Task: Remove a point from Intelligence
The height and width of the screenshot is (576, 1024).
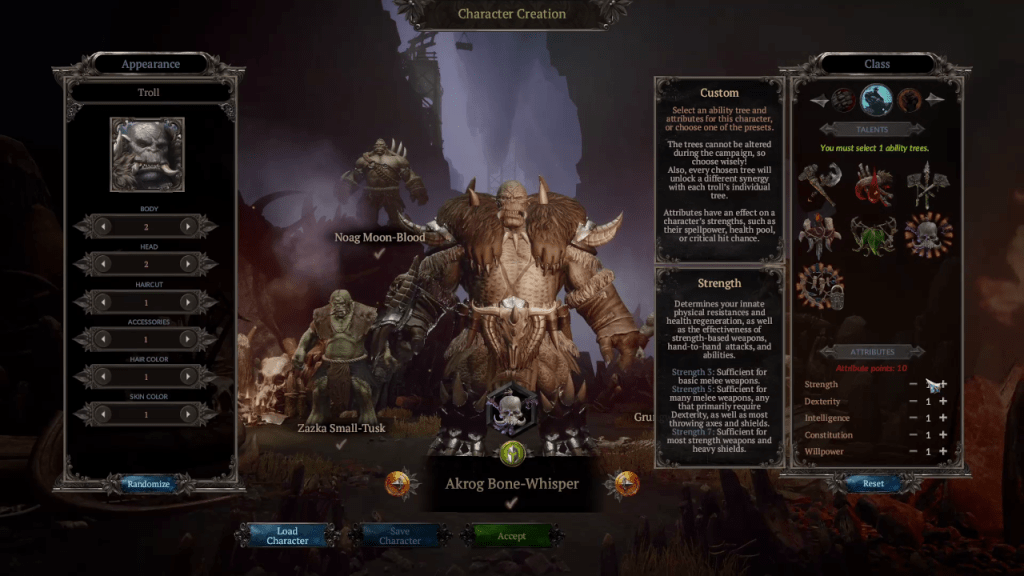Action: pyautogui.click(x=913, y=419)
